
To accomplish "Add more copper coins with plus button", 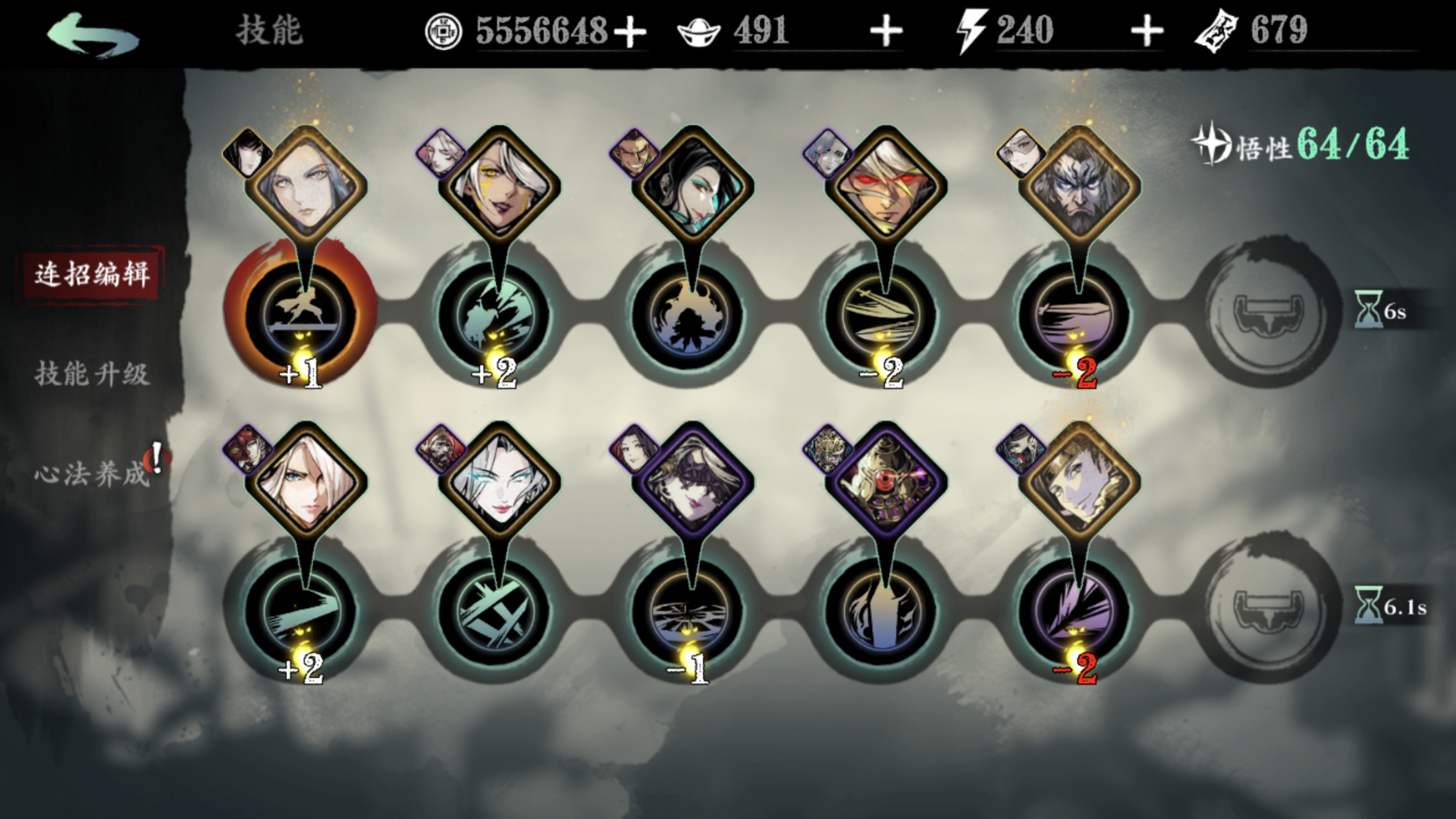I will tap(630, 32).
